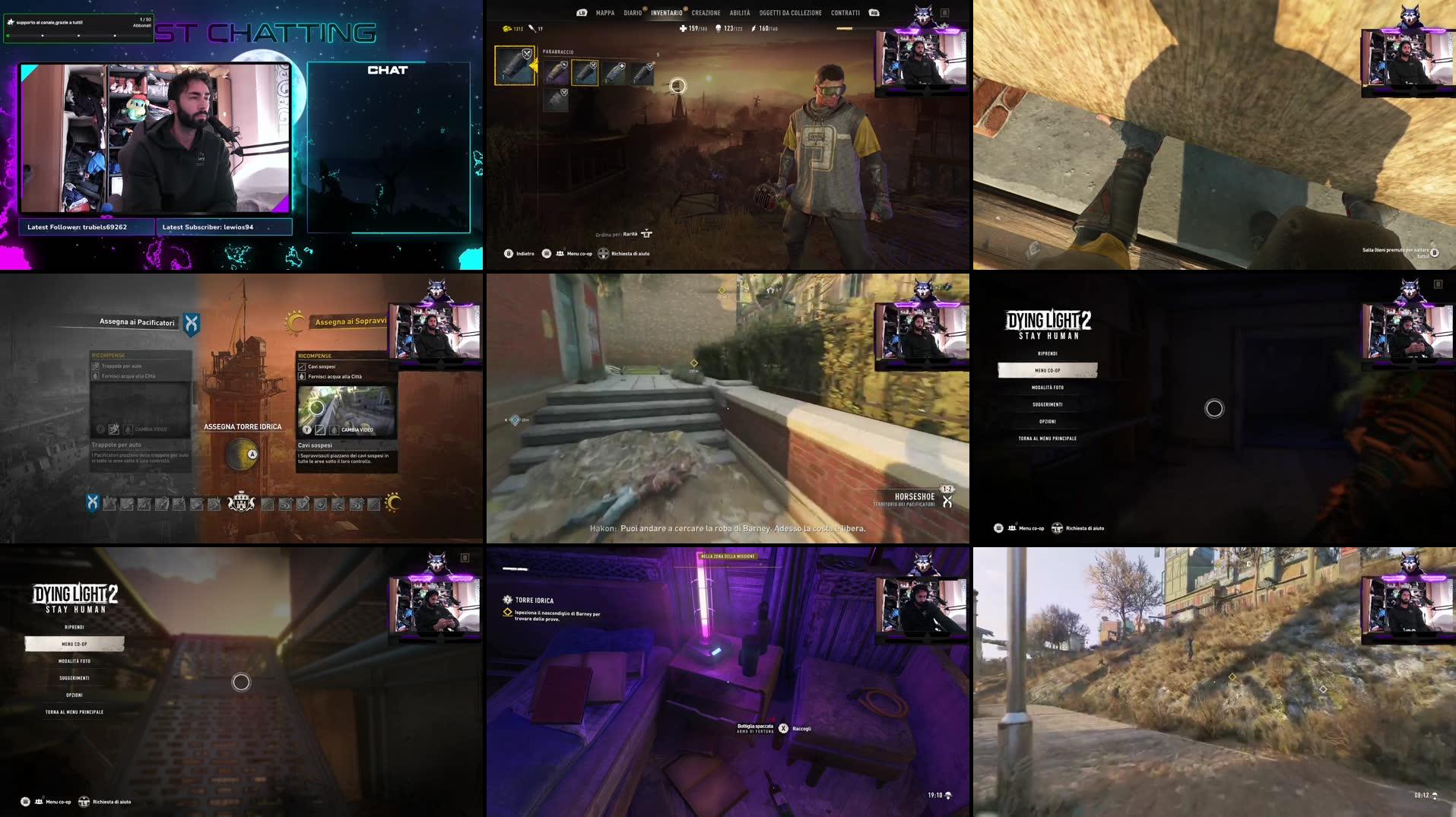Select RIPRENDI in the pause menu
Image resolution: width=1456 pixels, height=817 pixels.
click(x=1047, y=353)
